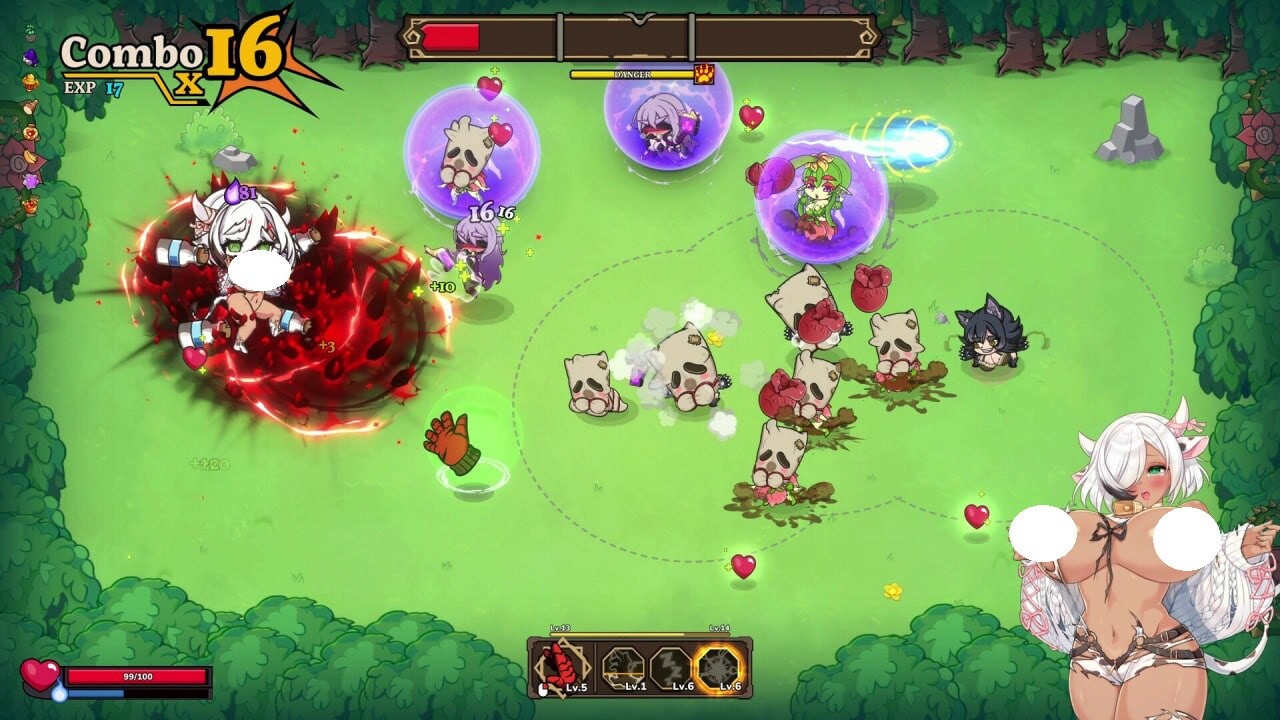Trigger the zigzag bolt skill

(670, 669)
